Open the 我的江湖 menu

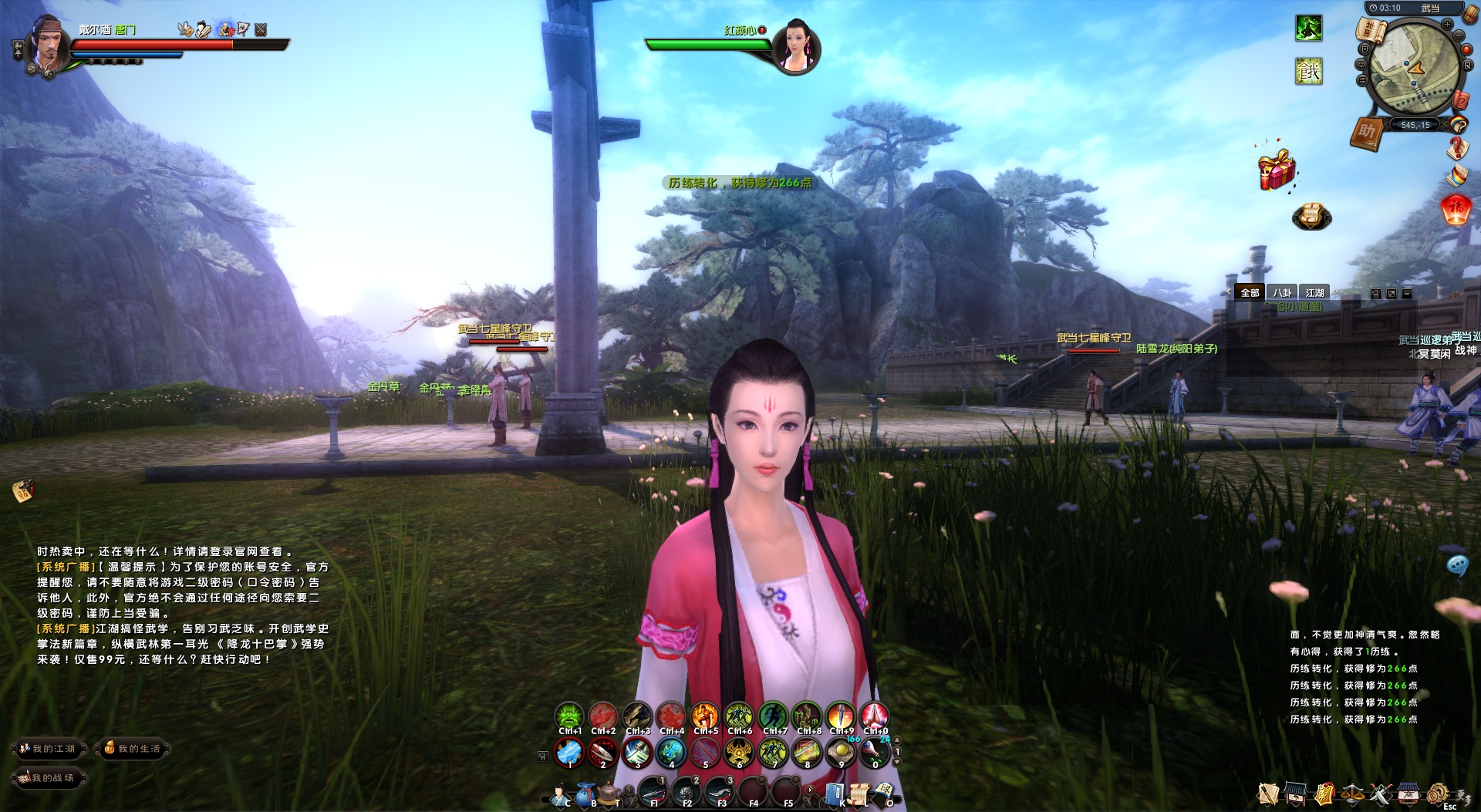pyautogui.click(x=48, y=749)
